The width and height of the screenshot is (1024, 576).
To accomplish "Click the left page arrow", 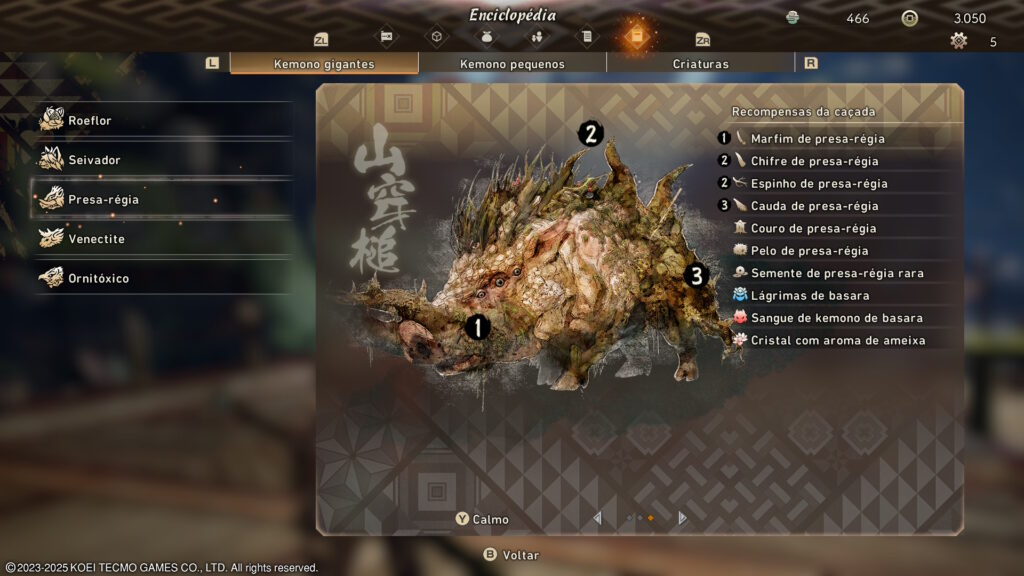I will (x=598, y=518).
